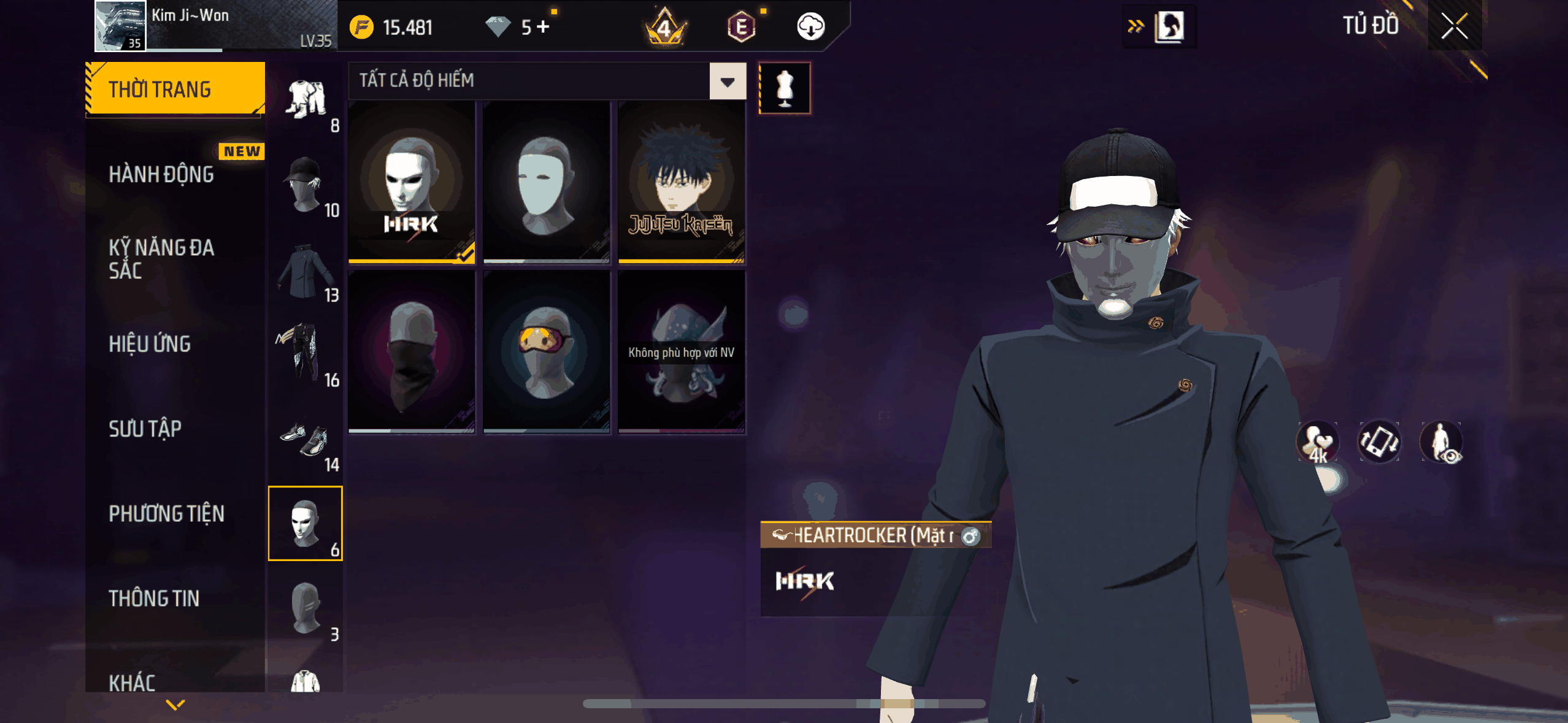Add diamonds with the plus button
Viewport: 1568px width, 723px height.
pyautogui.click(x=544, y=27)
